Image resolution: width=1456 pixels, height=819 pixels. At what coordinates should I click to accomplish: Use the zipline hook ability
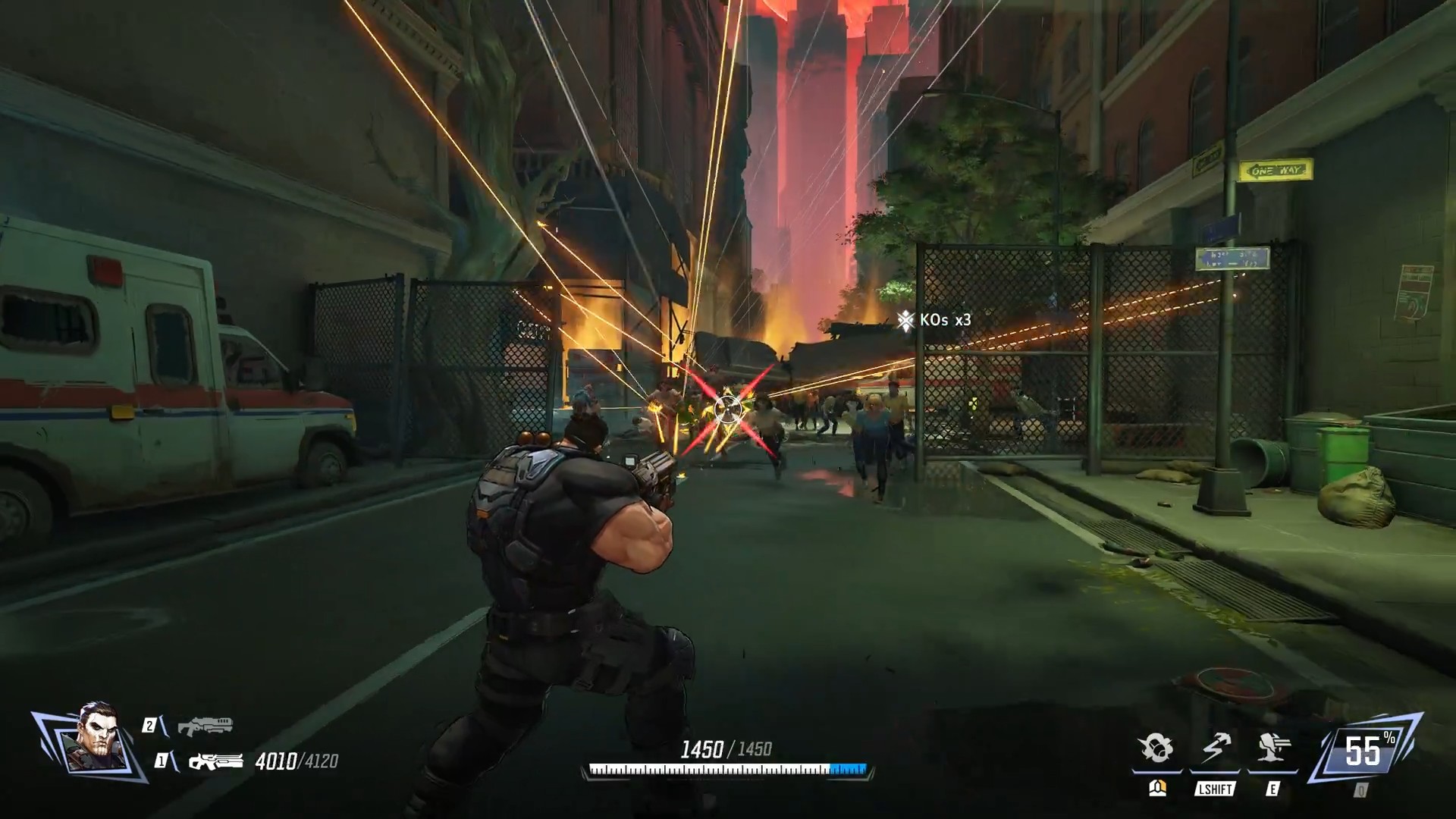pyautogui.click(x=1215, y=749)
